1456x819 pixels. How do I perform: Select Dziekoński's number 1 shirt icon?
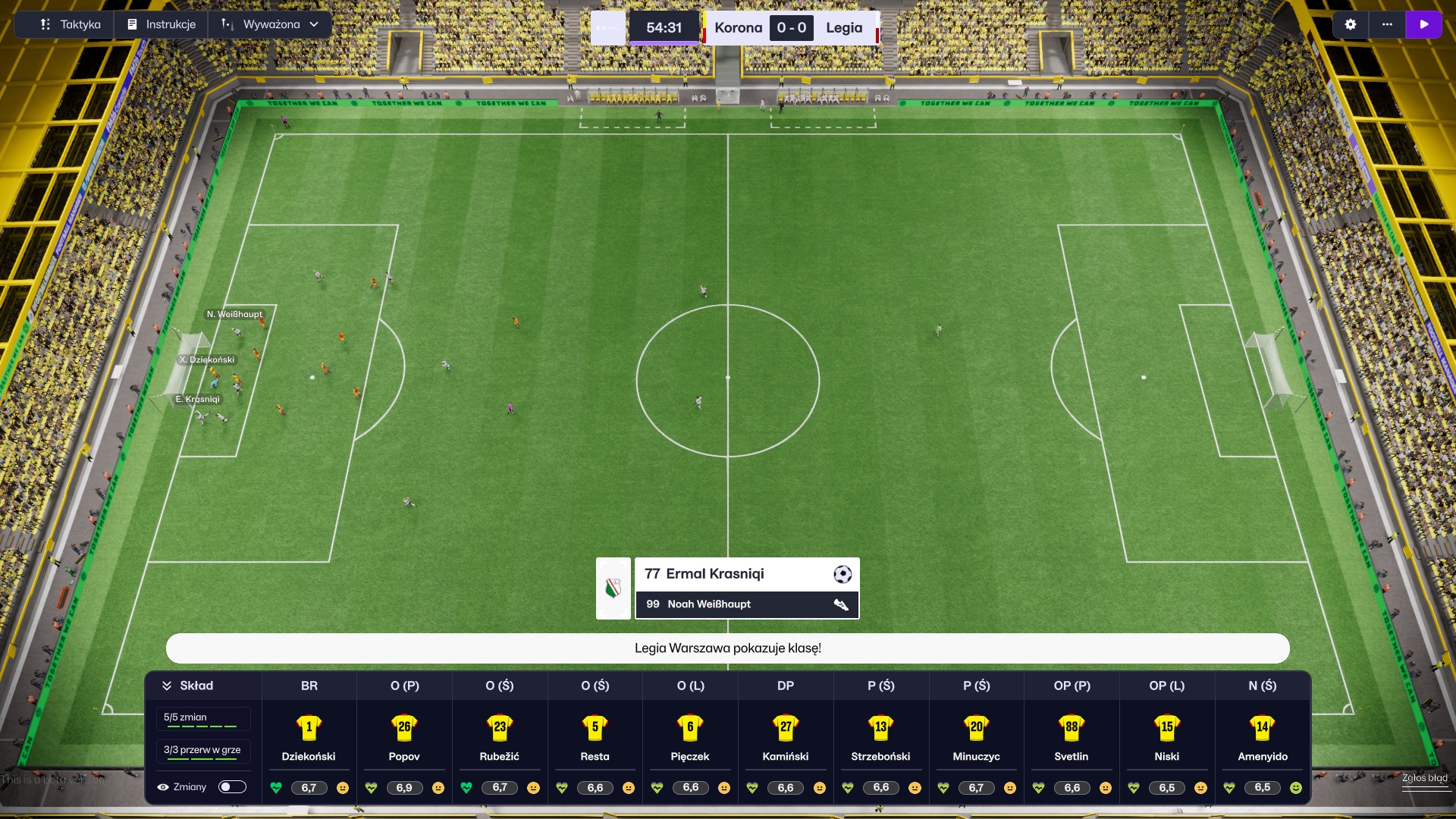[309, 727]
